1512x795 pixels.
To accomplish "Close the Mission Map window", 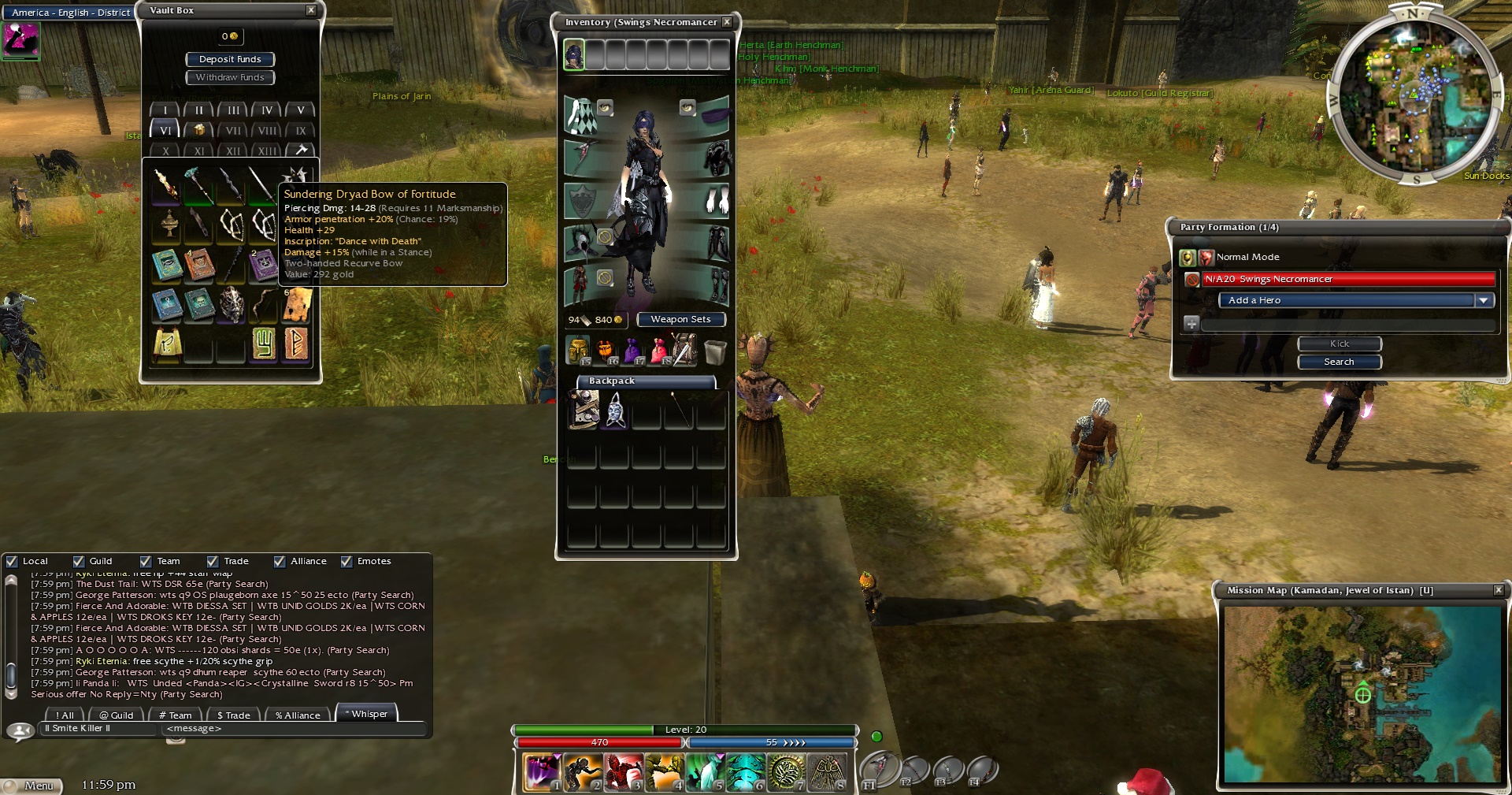I will 1499,590.
